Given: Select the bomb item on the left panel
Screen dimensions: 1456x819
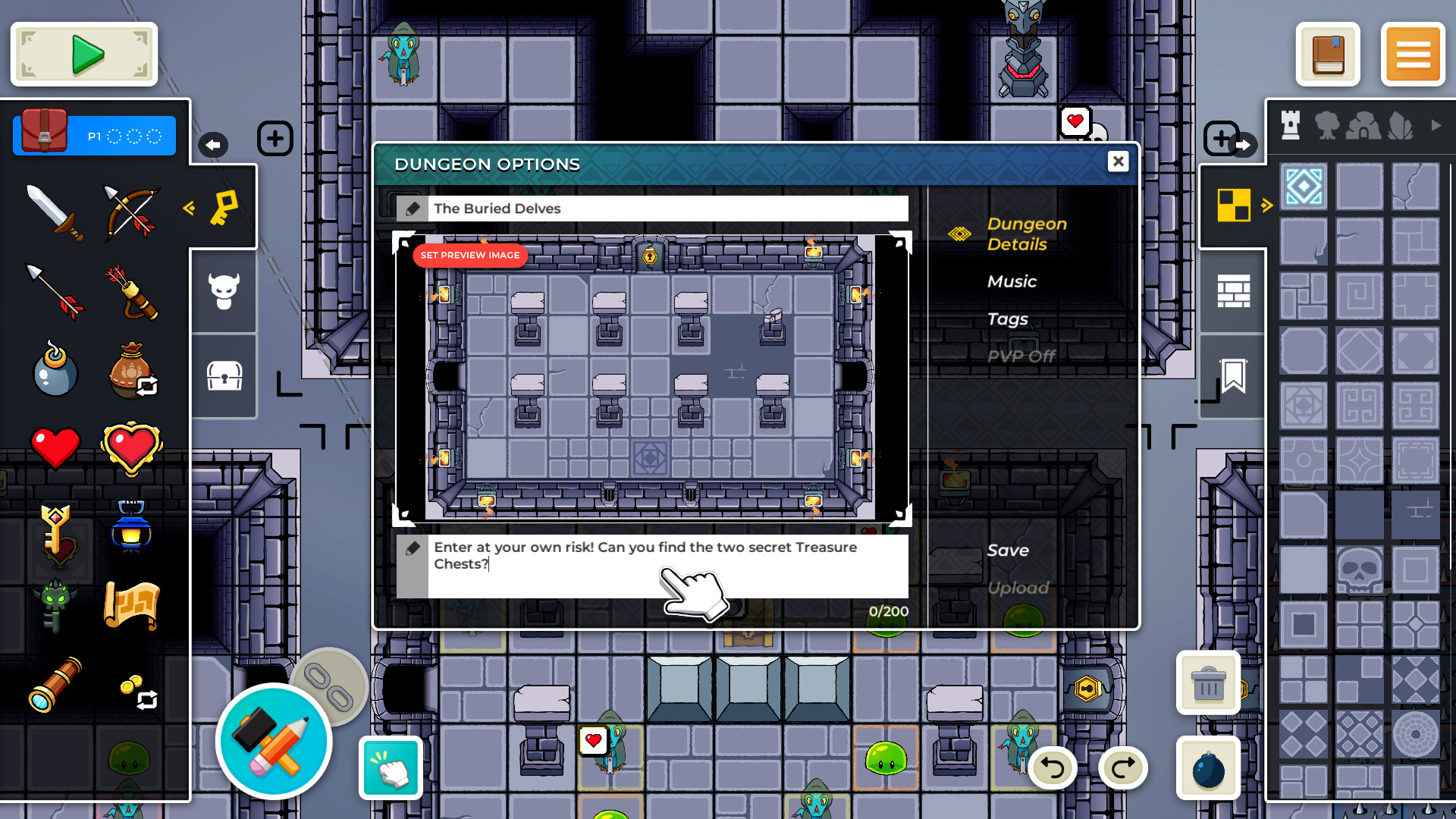Looking at the screenshot, I should point(55,369).
